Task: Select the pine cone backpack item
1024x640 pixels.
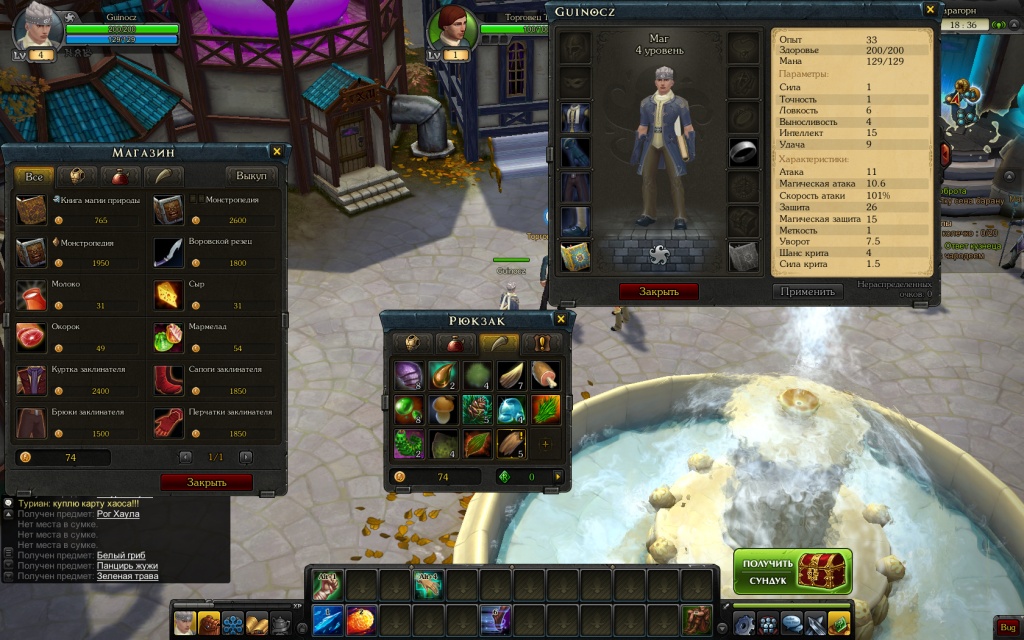Action: 476,410
